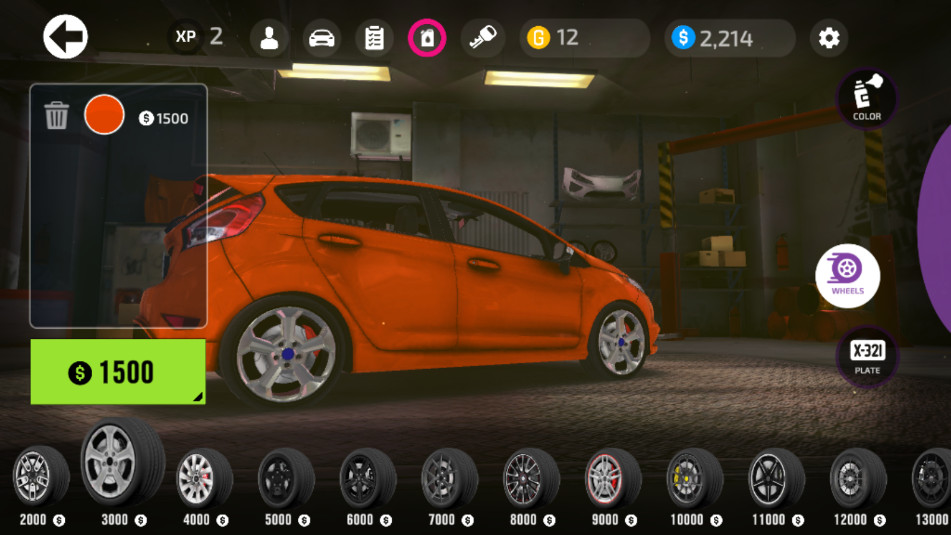Go back with the arrow button

[66, 38]
